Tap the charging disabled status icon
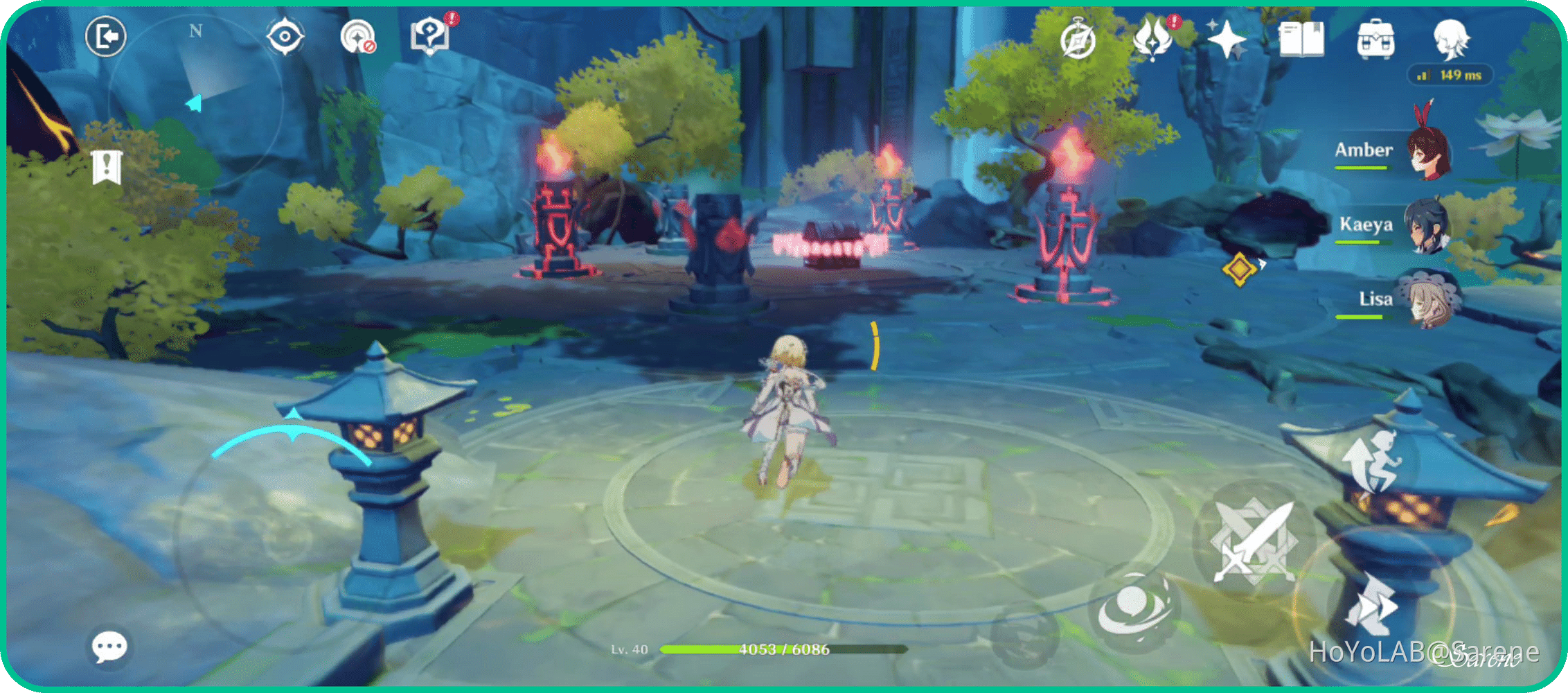This screenshot has width=1568, height=693. (357, 38)
